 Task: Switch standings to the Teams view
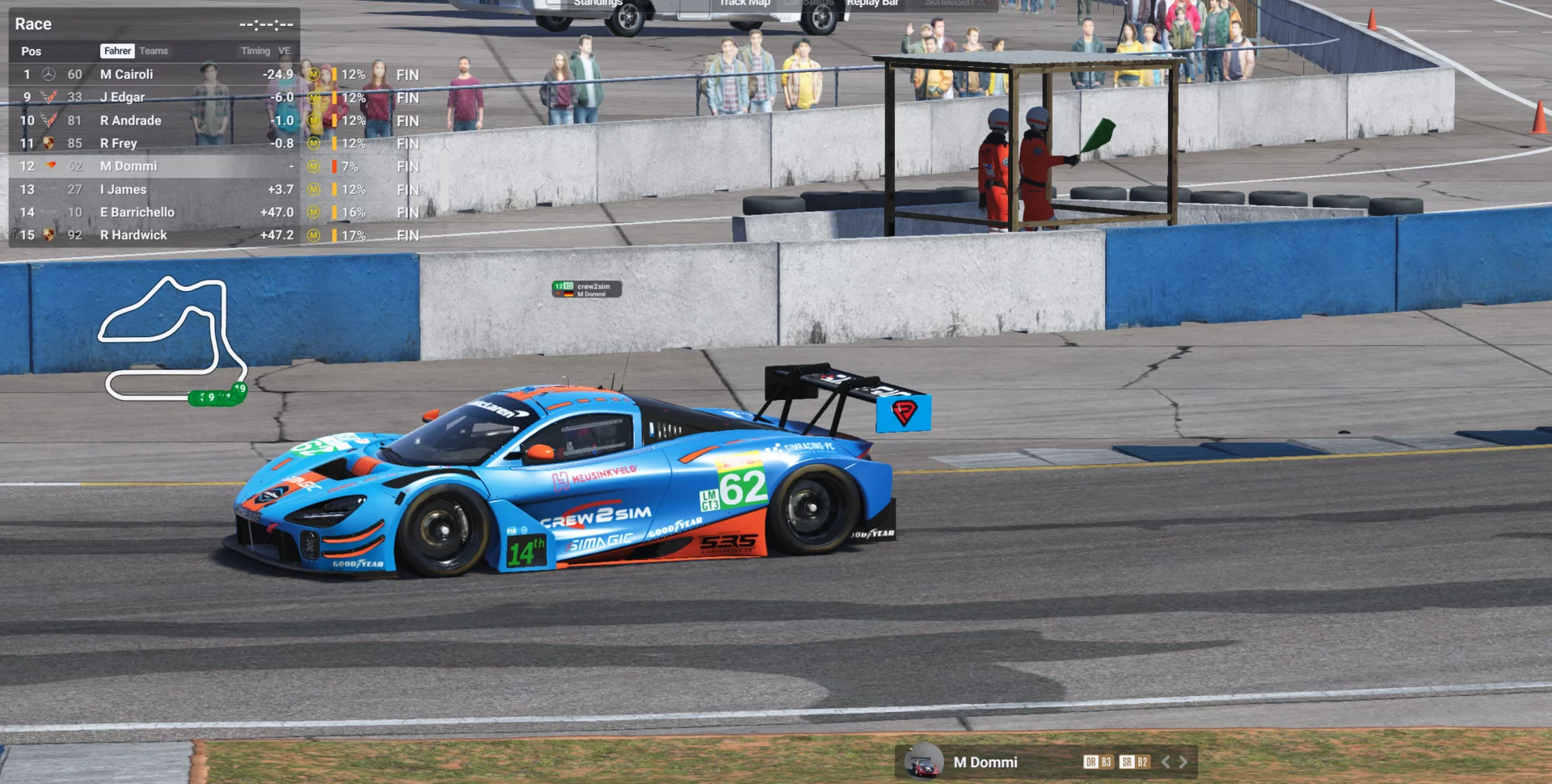154,51
